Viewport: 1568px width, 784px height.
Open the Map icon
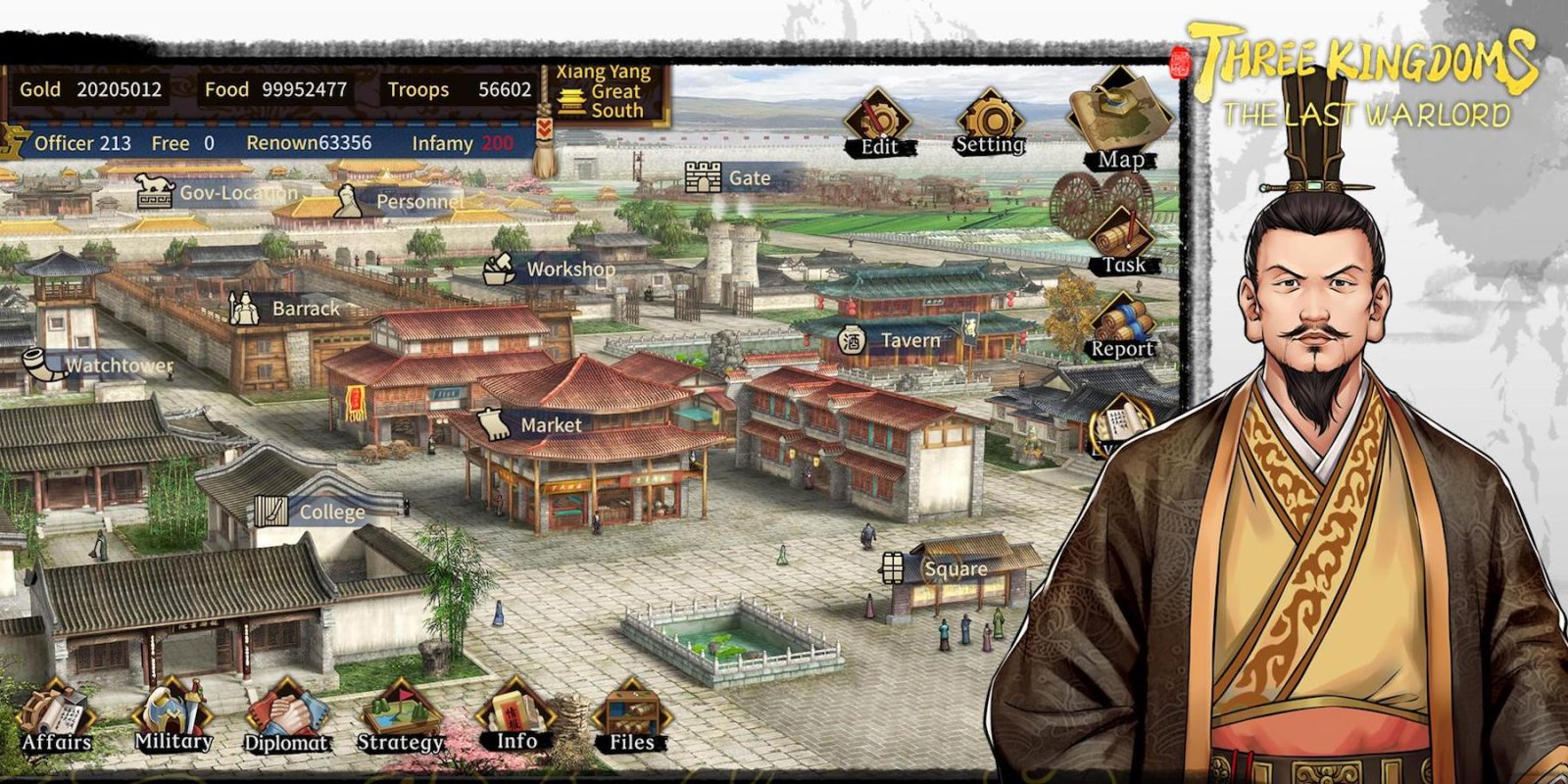[x=1119, y=108]
